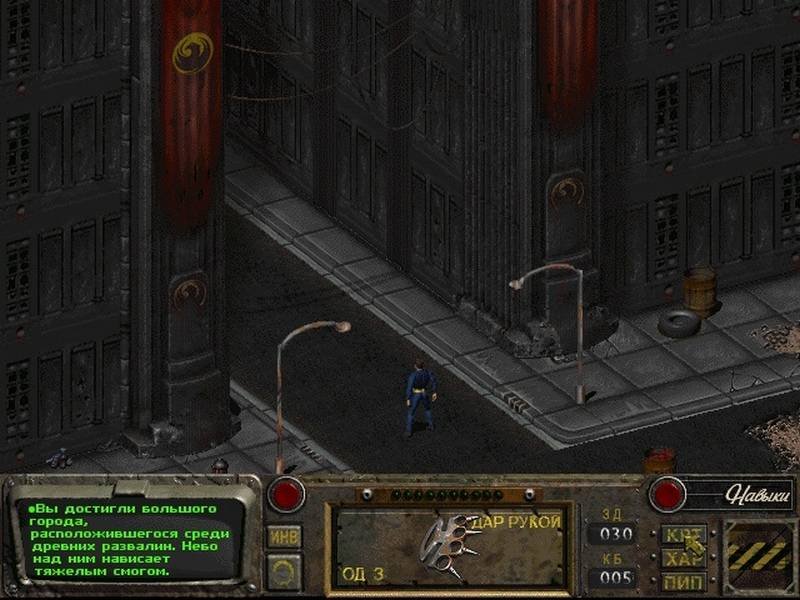Open the inventory with the ИНВ button

[x=283, y=536]
